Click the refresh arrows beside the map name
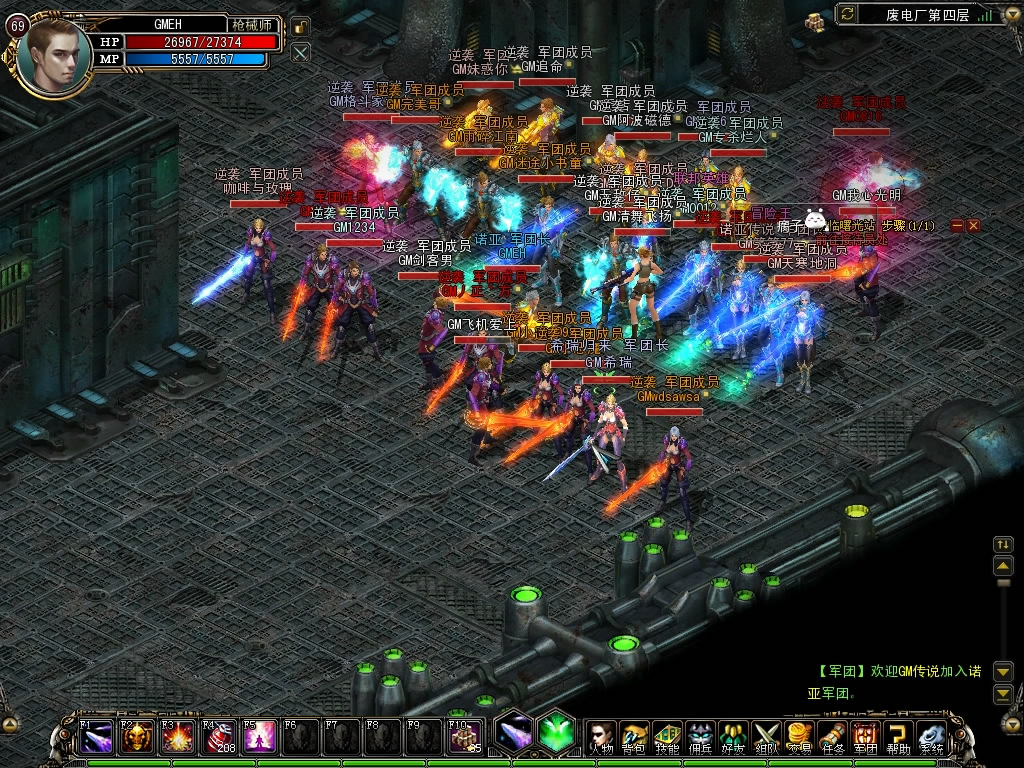The width and height of the screenshot is (1024, 768). pyautogui.click(x=847, y=14)
